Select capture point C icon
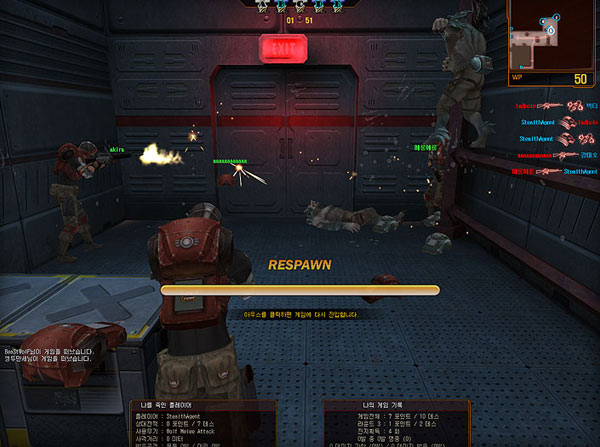600x447 pixels. pos(298,5)
